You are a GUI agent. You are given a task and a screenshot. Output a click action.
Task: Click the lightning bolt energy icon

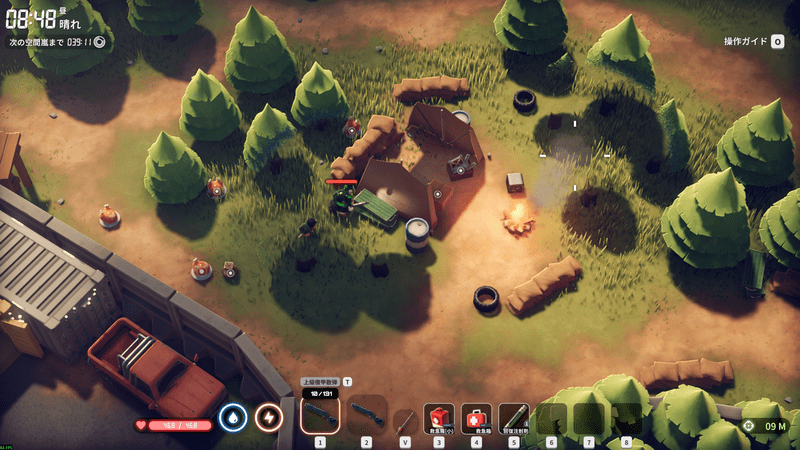click(x=268, y=415)
